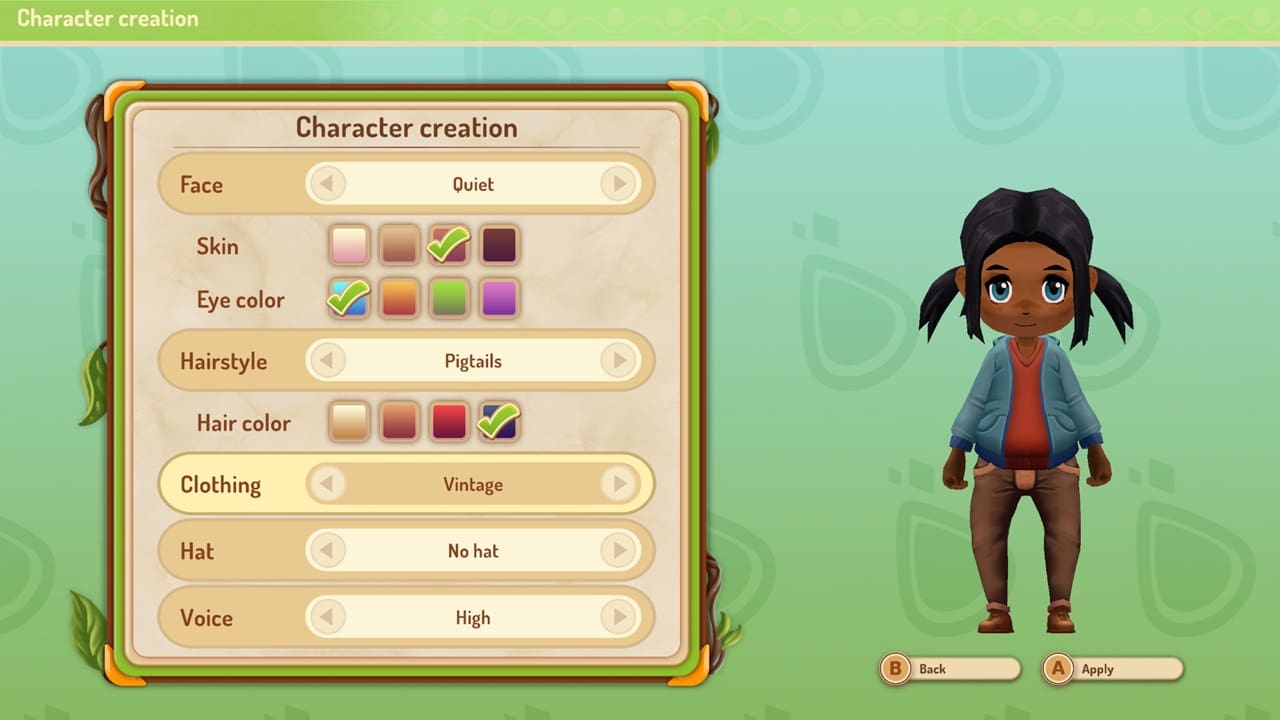This screenshot has width=1280, height=720.
Task: Select the green eye color option
Action: click(448, 299)
